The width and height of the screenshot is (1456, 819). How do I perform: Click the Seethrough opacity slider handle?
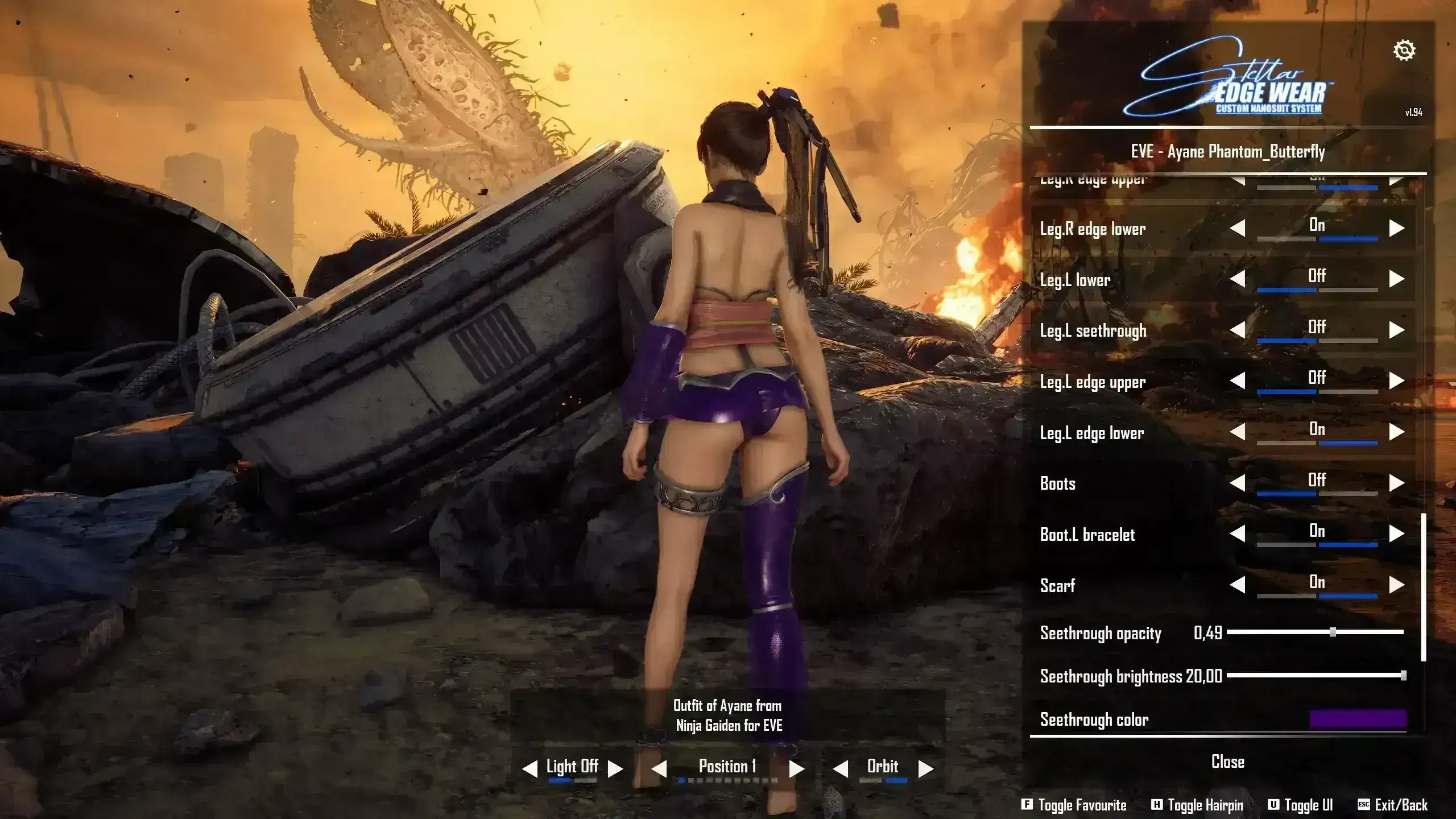click(1333, 632)
